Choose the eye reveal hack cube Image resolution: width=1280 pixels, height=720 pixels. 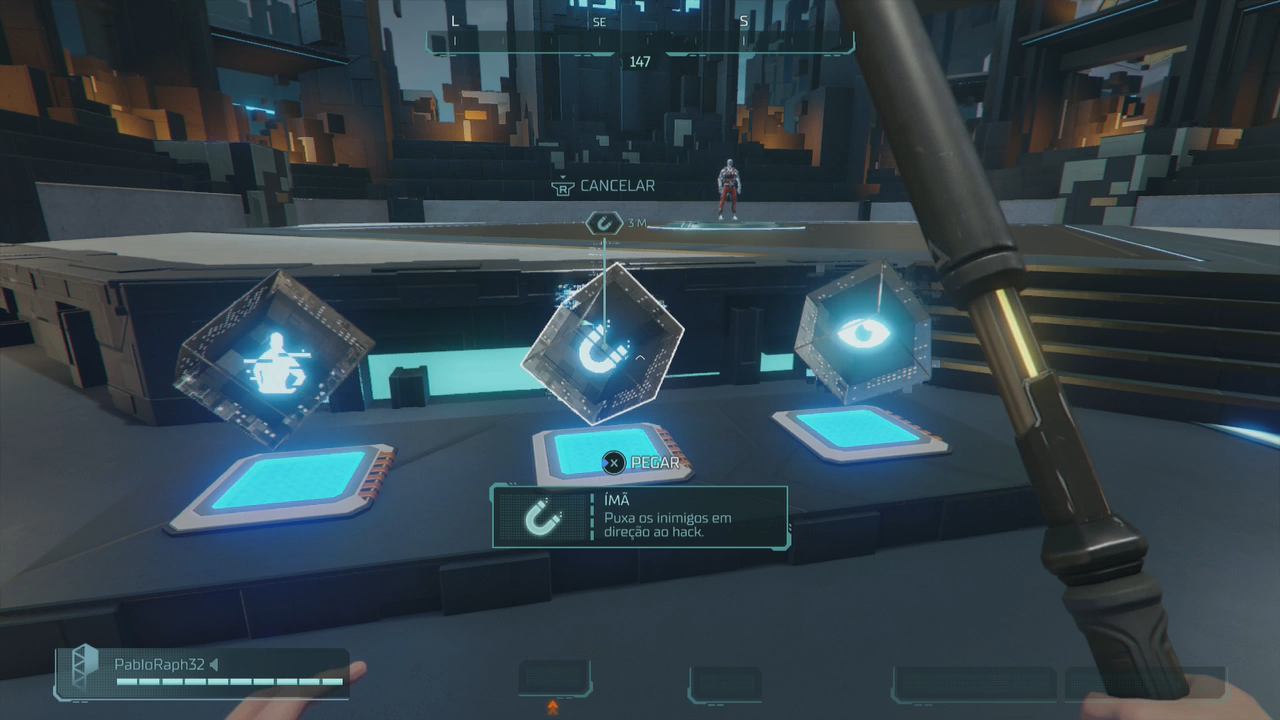862,332
